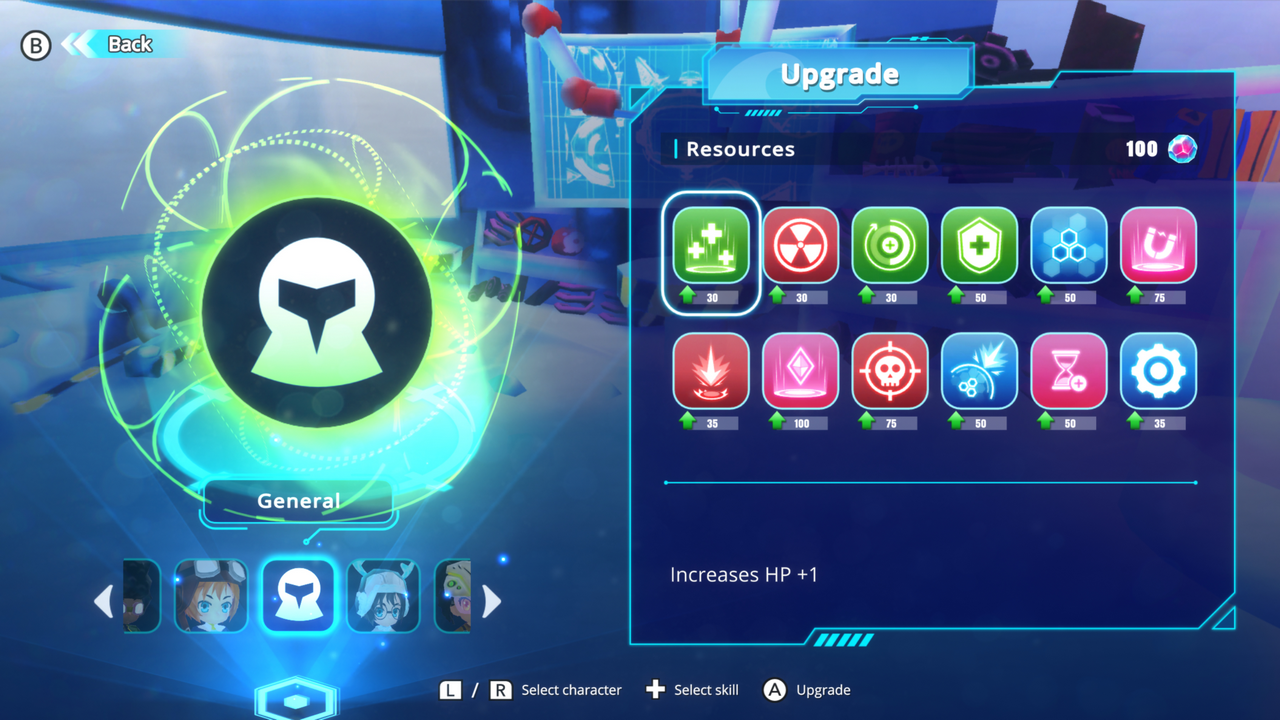Select the General helmet portrait
This screenshot has width=1280, height=720.
tap(298, 597)
